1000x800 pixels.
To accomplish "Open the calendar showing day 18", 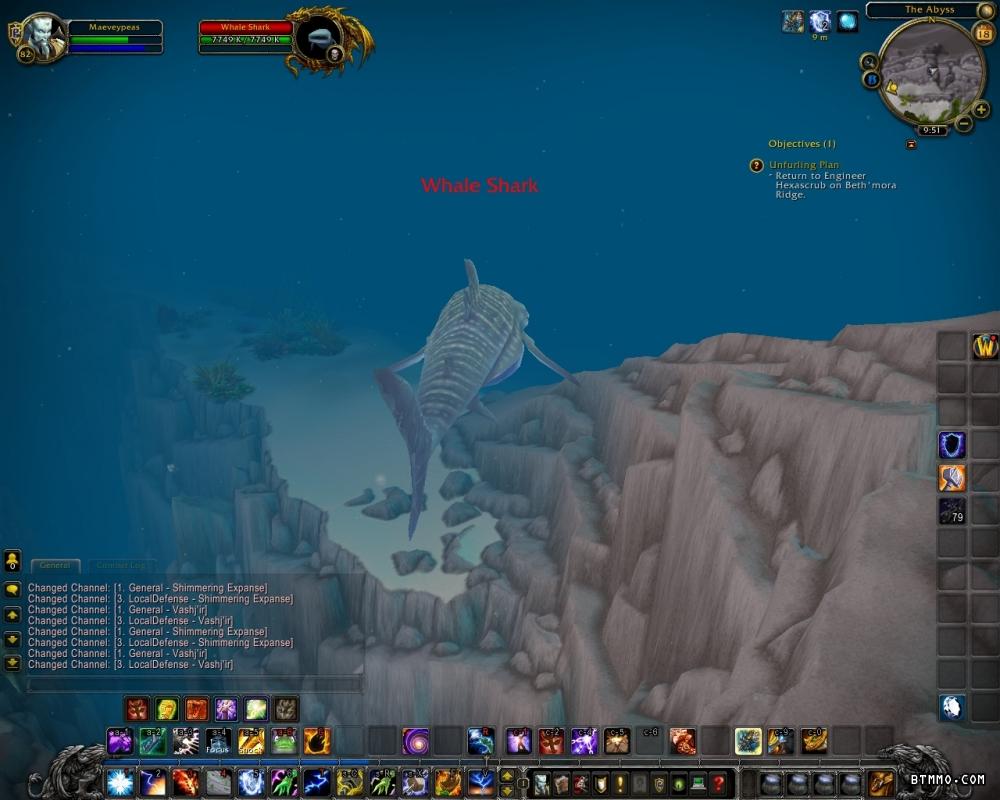I will pos(983,33).
